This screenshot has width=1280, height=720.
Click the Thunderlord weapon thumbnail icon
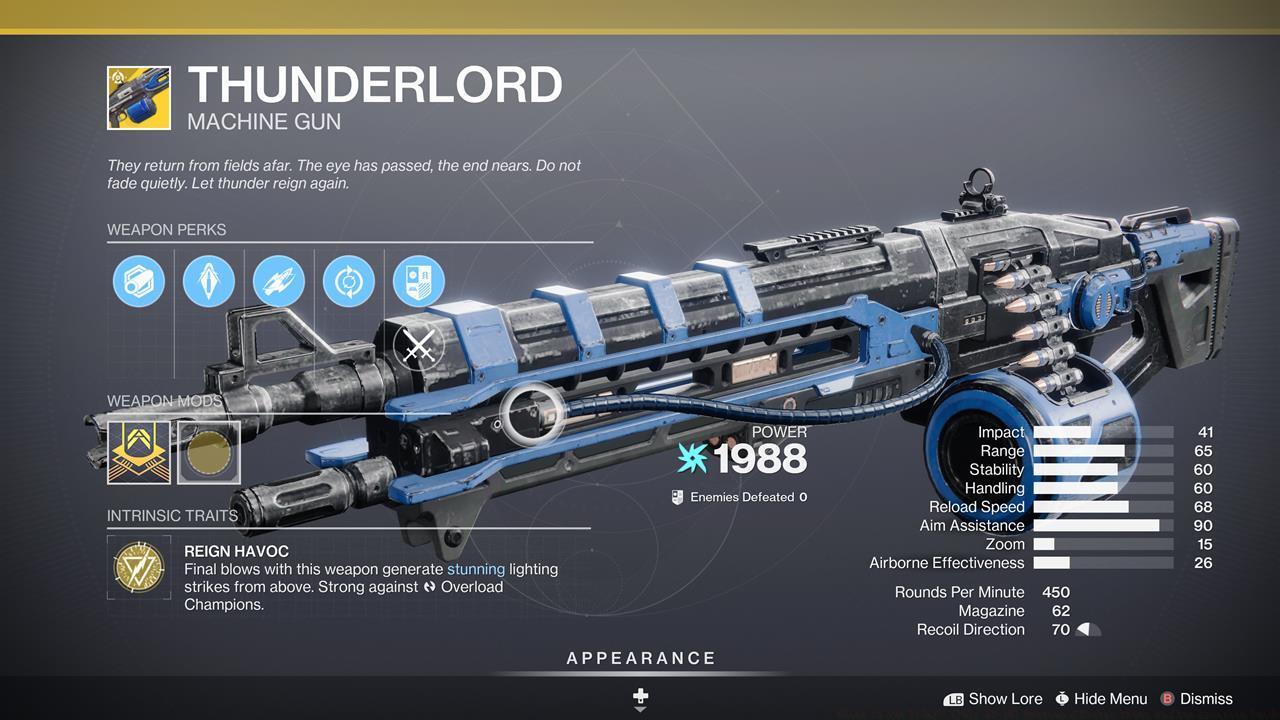point(138,96)
